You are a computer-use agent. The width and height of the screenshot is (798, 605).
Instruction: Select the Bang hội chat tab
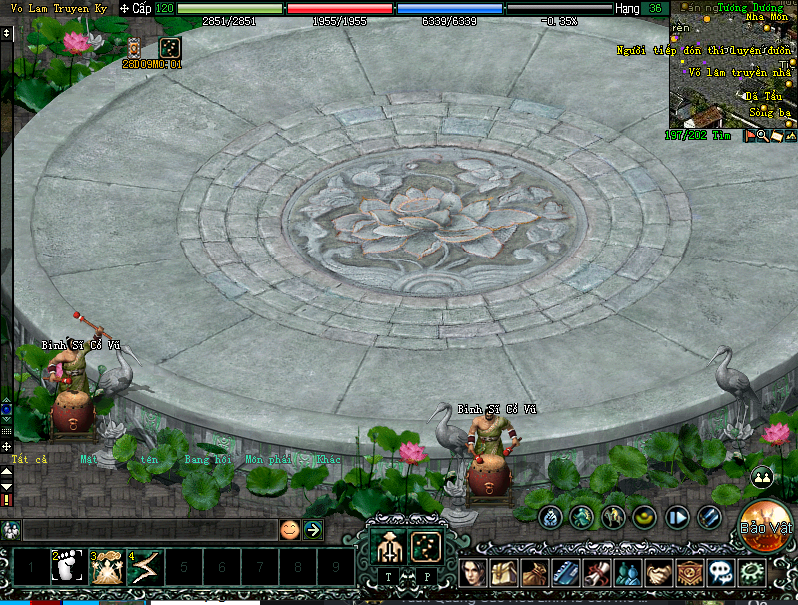coord(207,460)
